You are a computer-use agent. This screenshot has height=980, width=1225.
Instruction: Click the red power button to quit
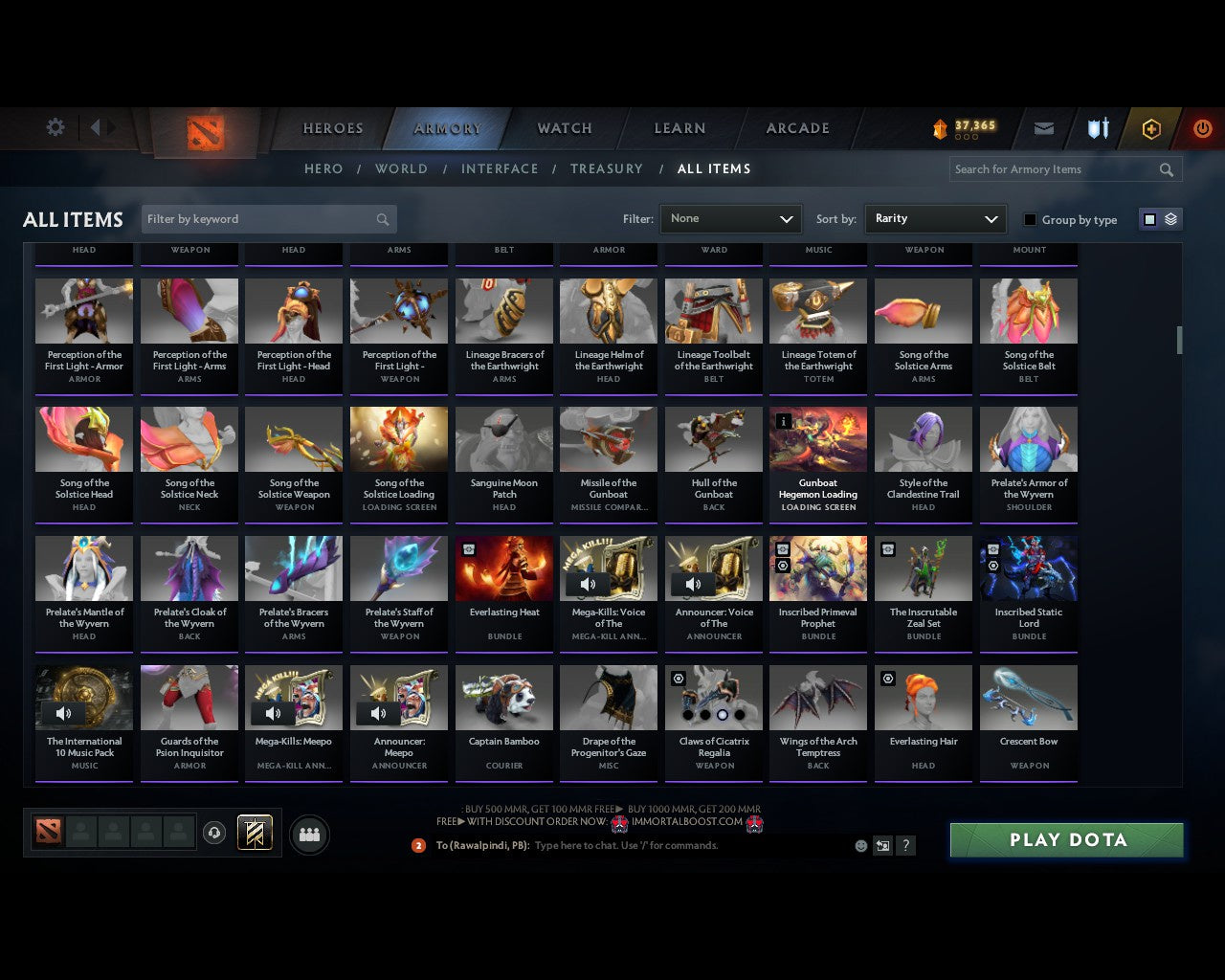1202,126
